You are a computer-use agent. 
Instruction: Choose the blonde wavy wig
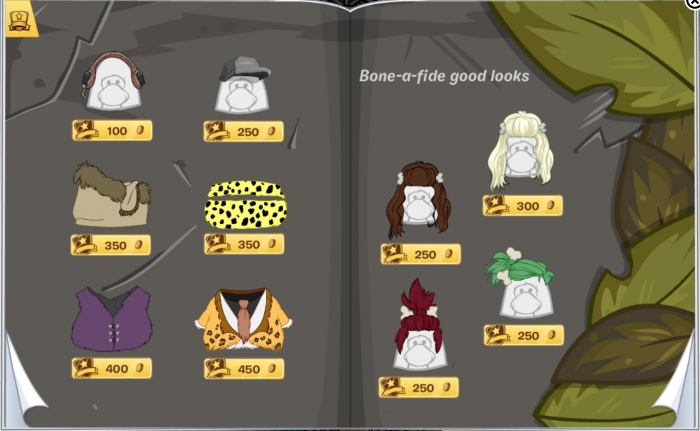[x=521, y=151]
